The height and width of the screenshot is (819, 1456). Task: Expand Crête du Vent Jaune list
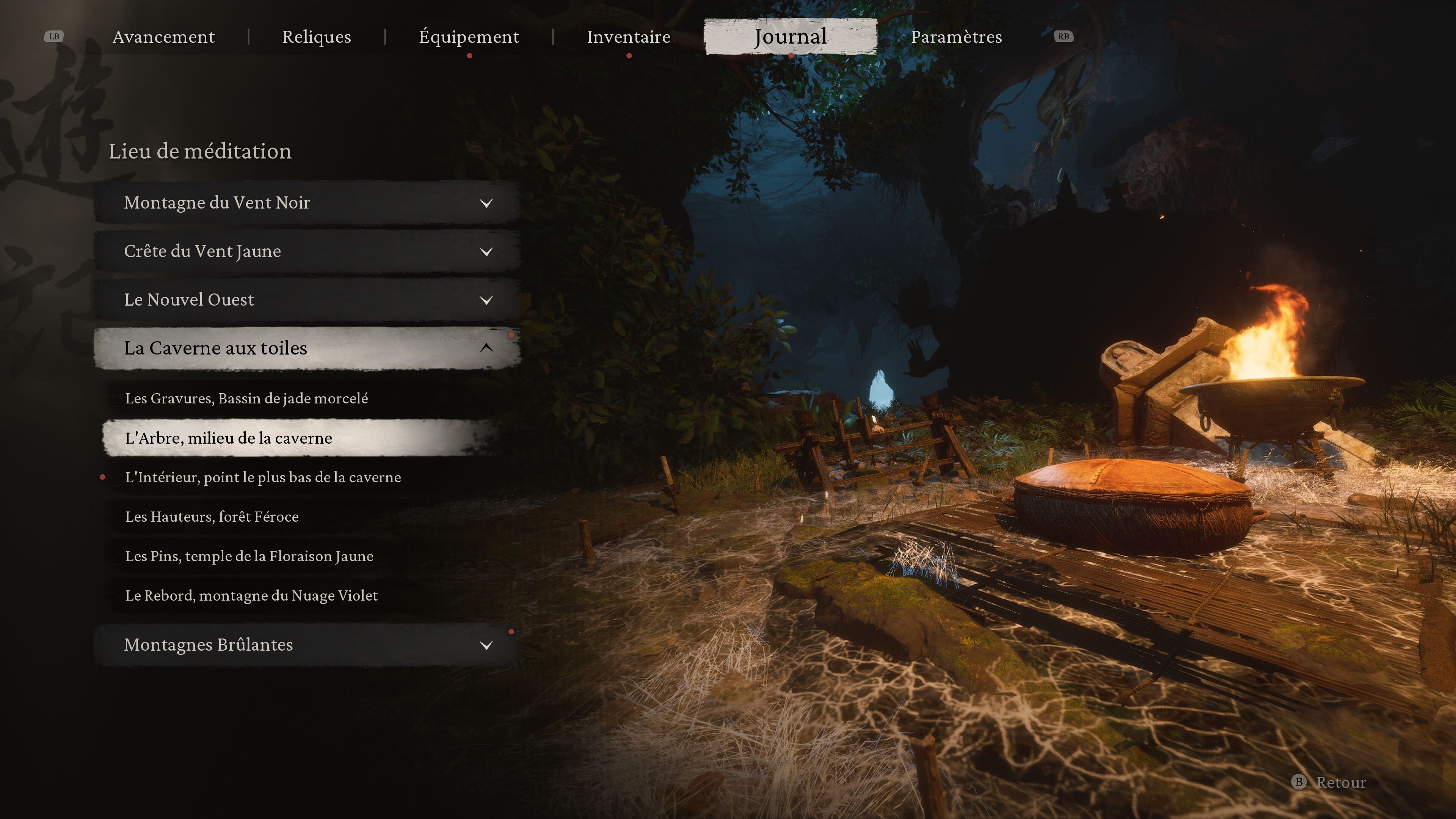(x=308, y=251)
